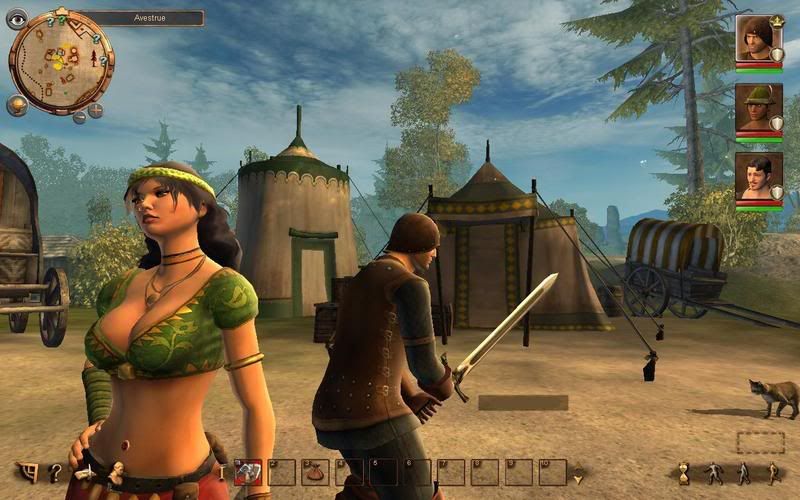Zoom in the minimap with the plus button

point(96,109)
